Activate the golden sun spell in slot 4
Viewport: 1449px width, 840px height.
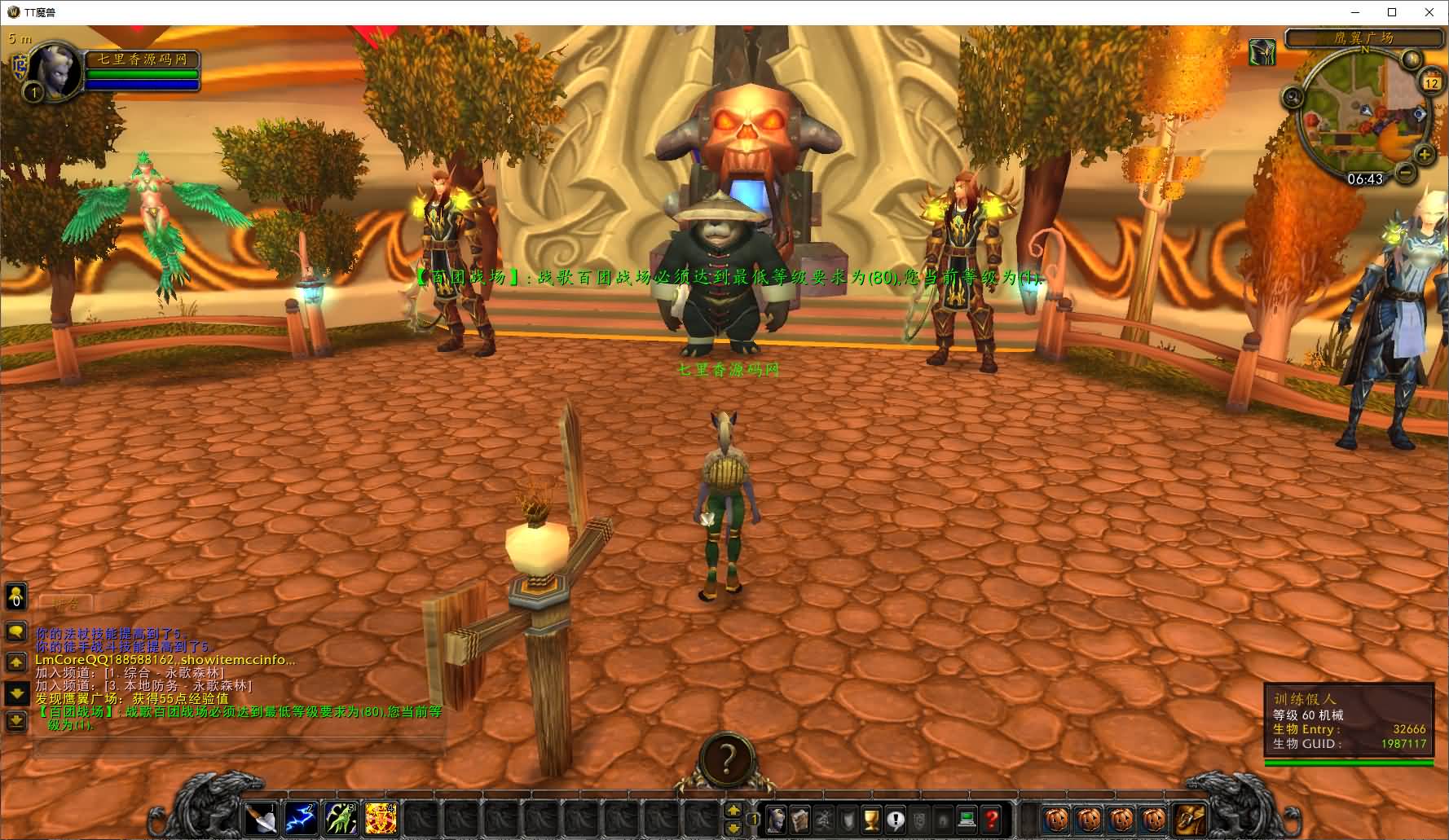[x=380, y=818]
